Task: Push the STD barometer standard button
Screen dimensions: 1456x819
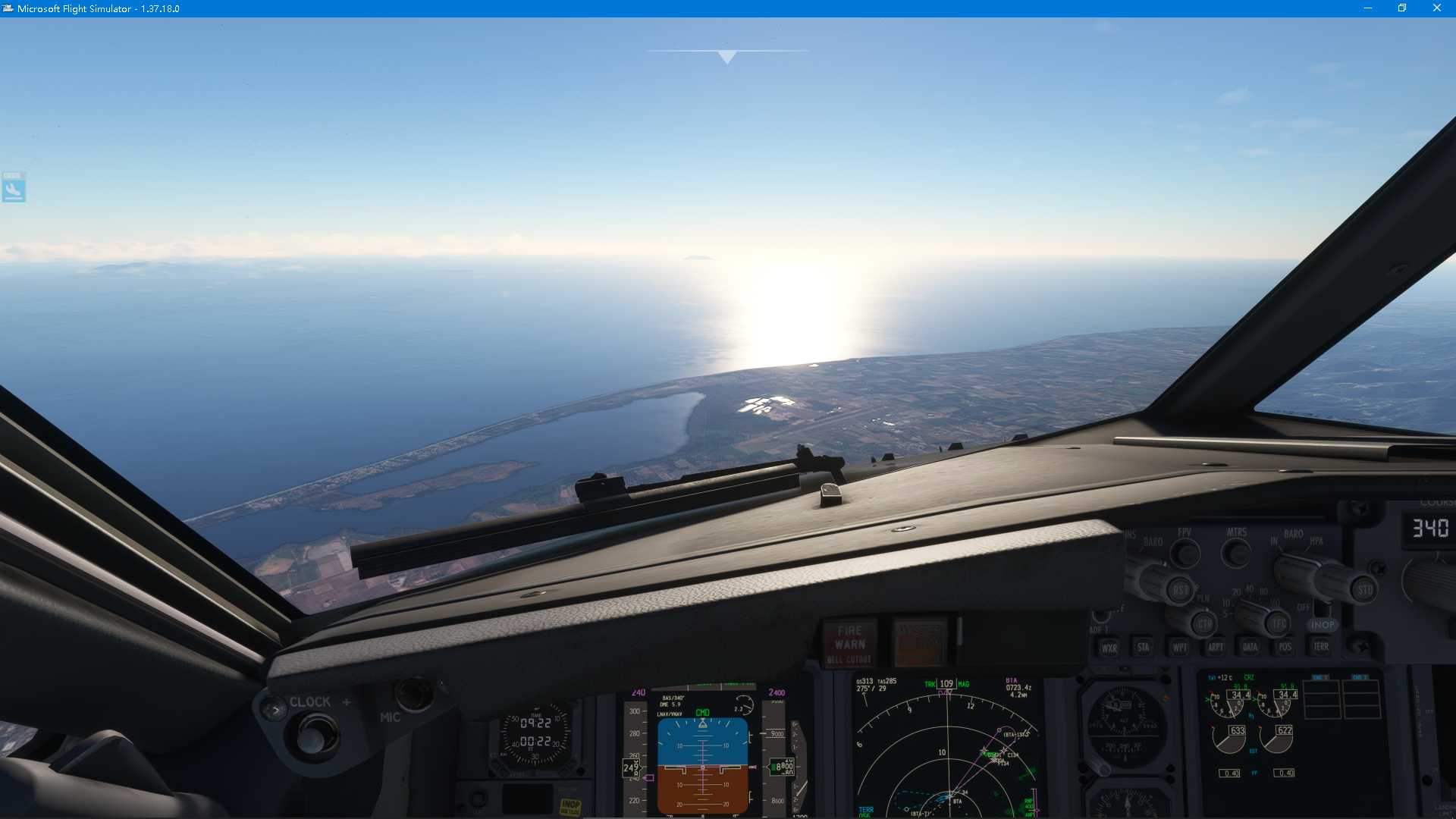Action: [x=1364, y=589]
